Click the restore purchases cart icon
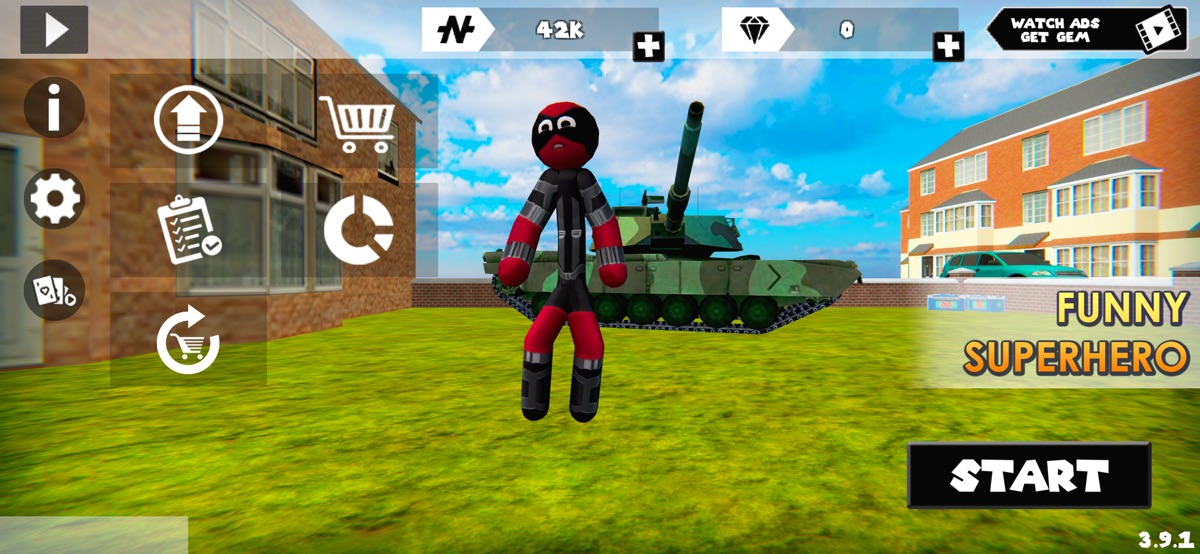The image size is (1200, 554). click(188, 340)
